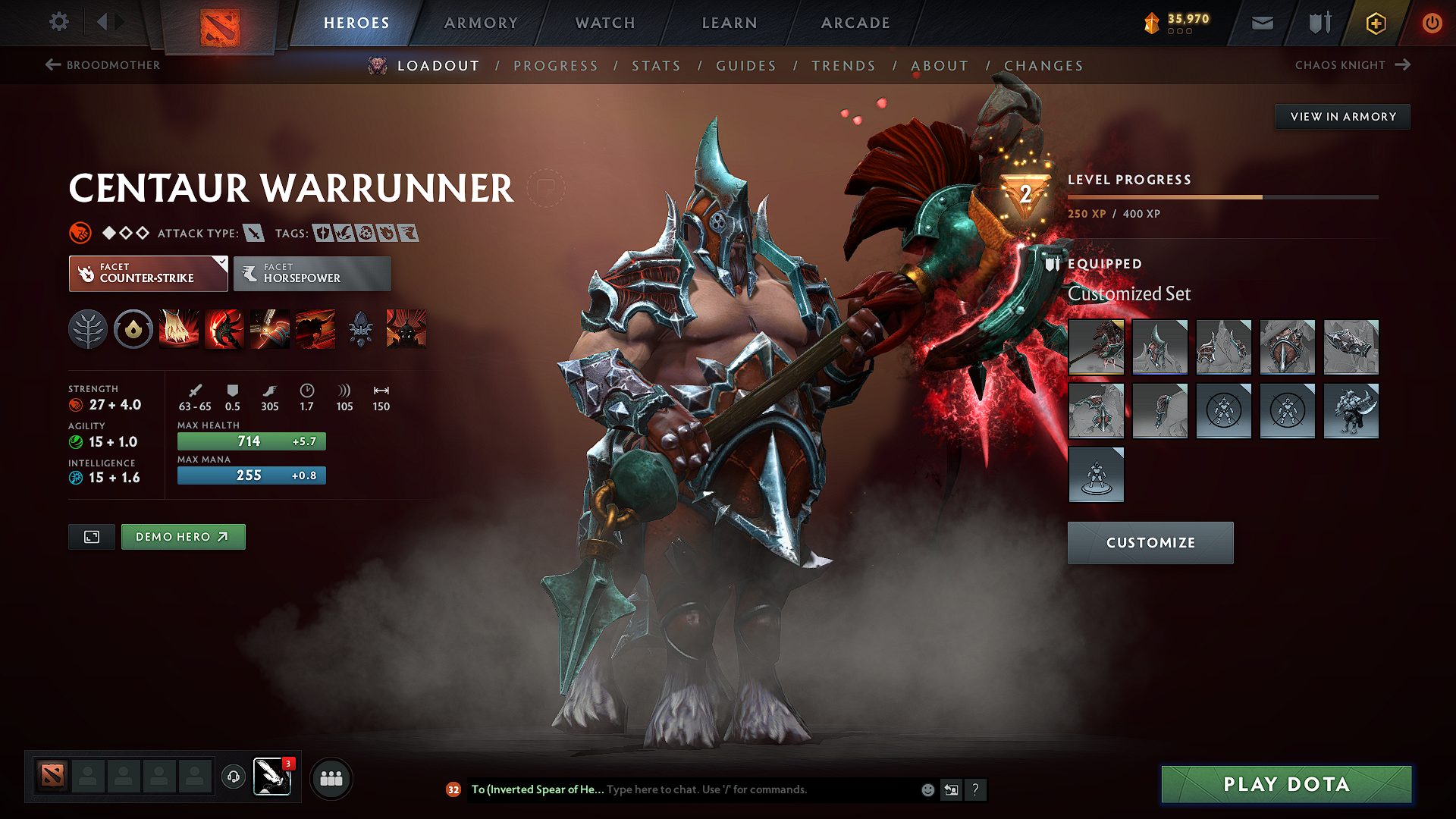Open the Dota Plus hexagon icon
This screenshot has width=1456, height=819.
click(x=1374, y=24)
